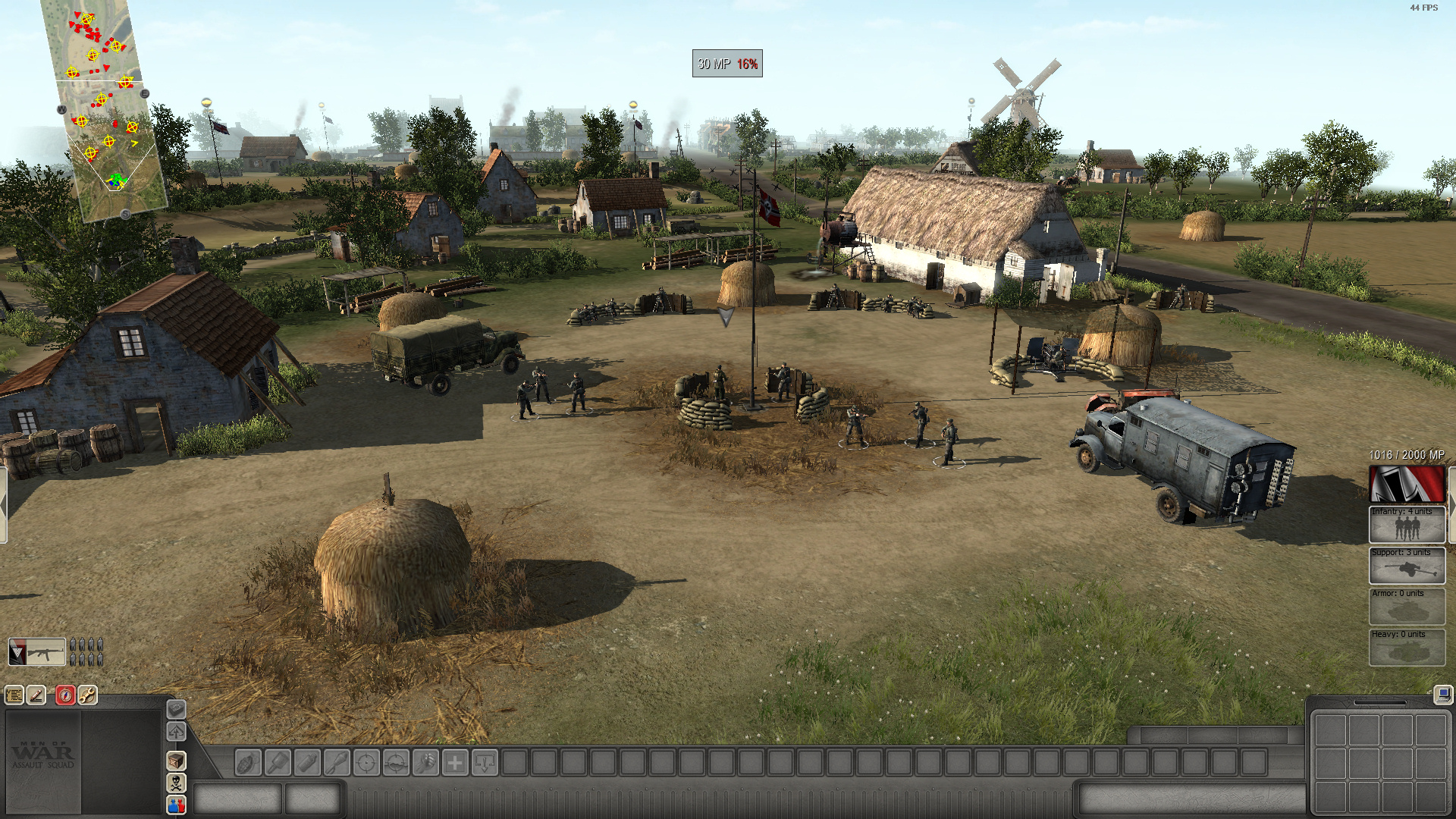1456x819 pixels.
Task: Select the squad card with assault rifle
Action: click(x=36, y=652)
